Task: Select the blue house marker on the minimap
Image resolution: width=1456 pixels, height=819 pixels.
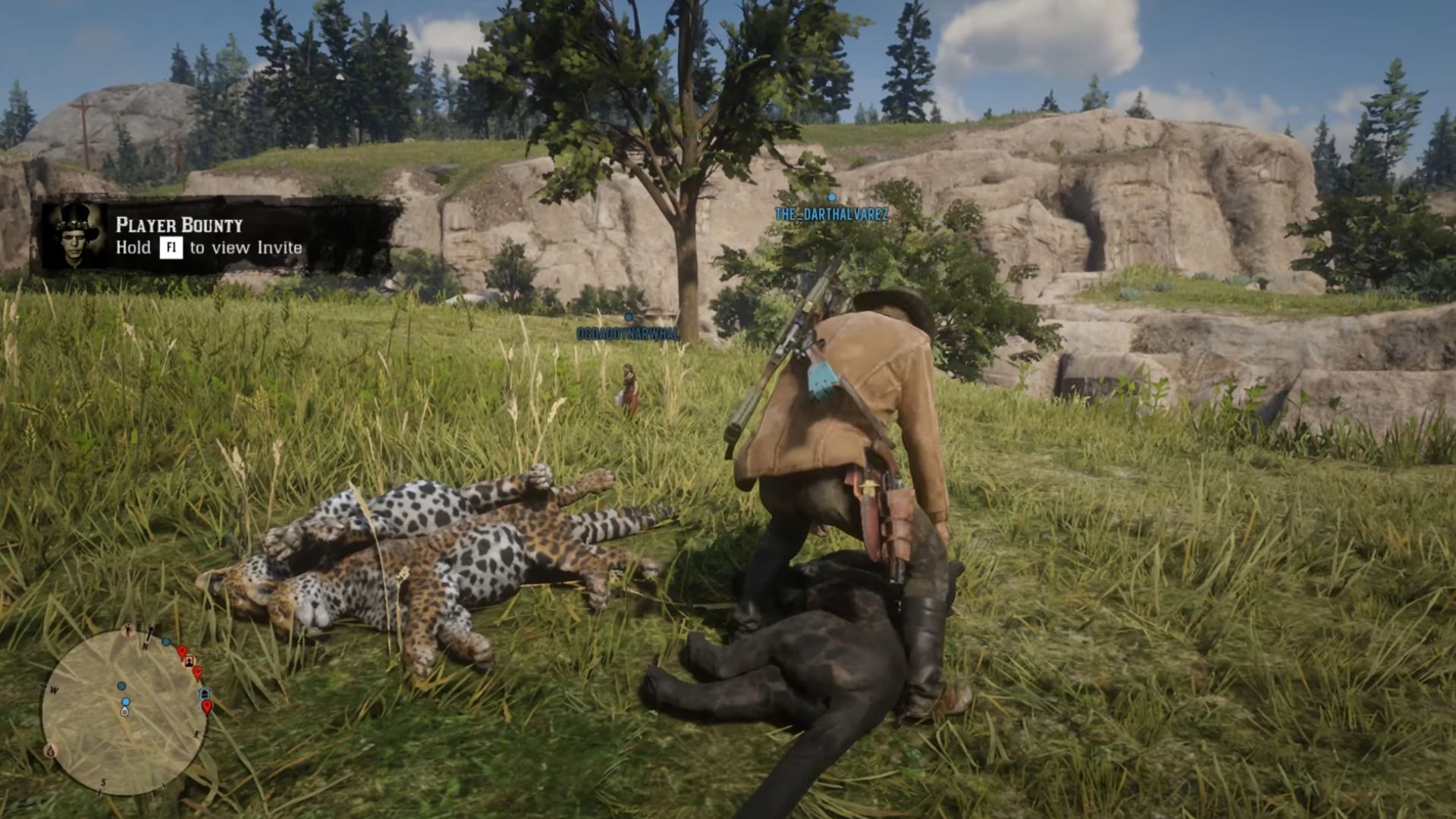Action: 203,693
